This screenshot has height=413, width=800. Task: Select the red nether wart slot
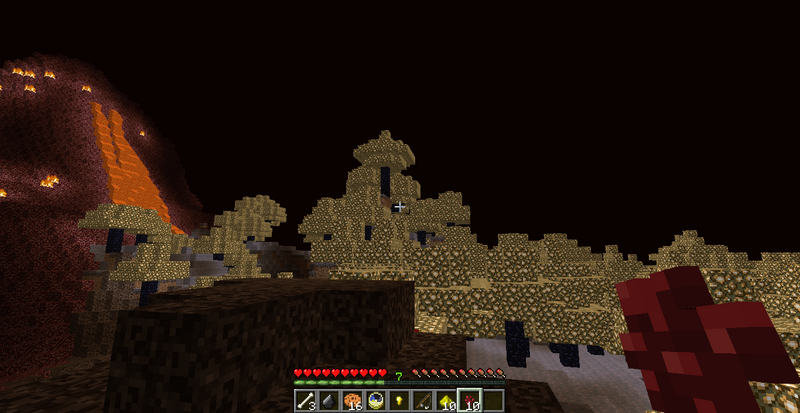[x=468, y=401]
